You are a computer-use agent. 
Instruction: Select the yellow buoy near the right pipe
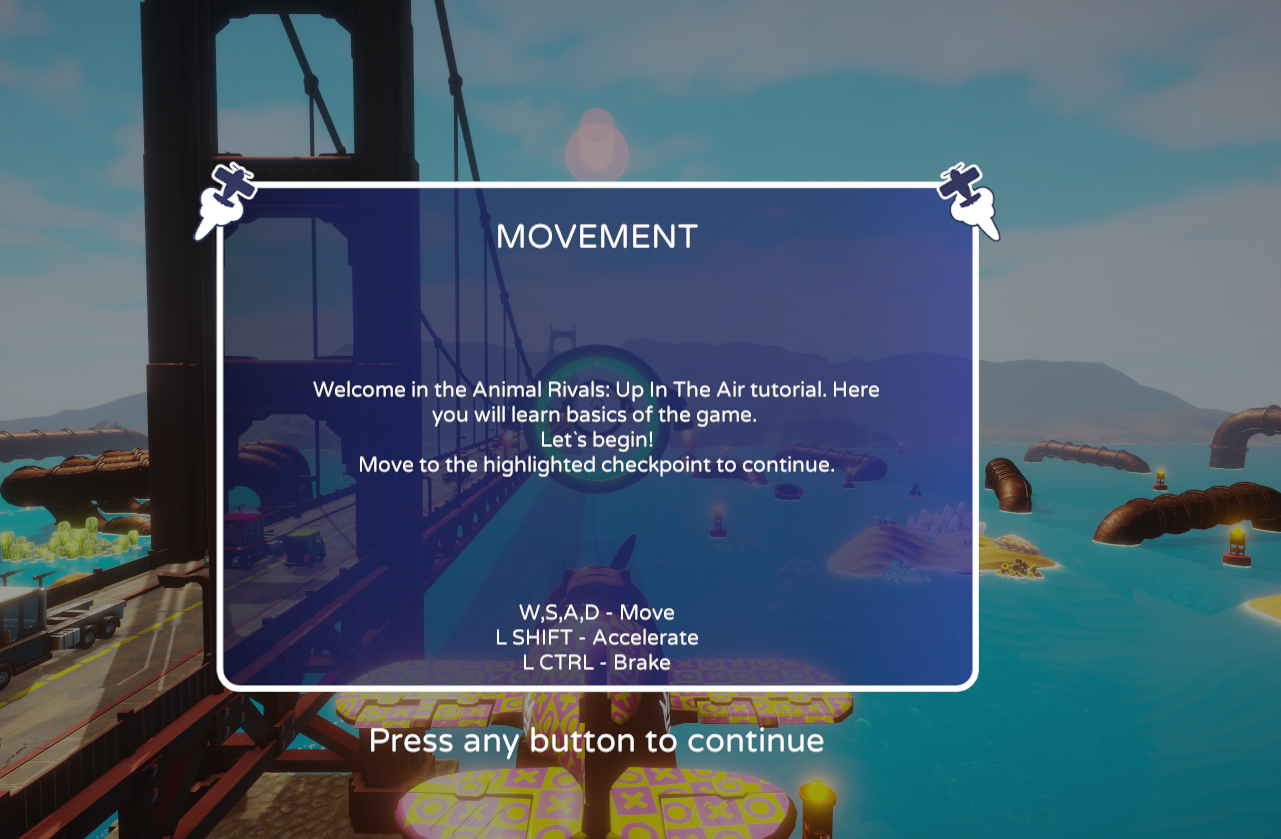pyautogui.click(x=1158, y=480)
